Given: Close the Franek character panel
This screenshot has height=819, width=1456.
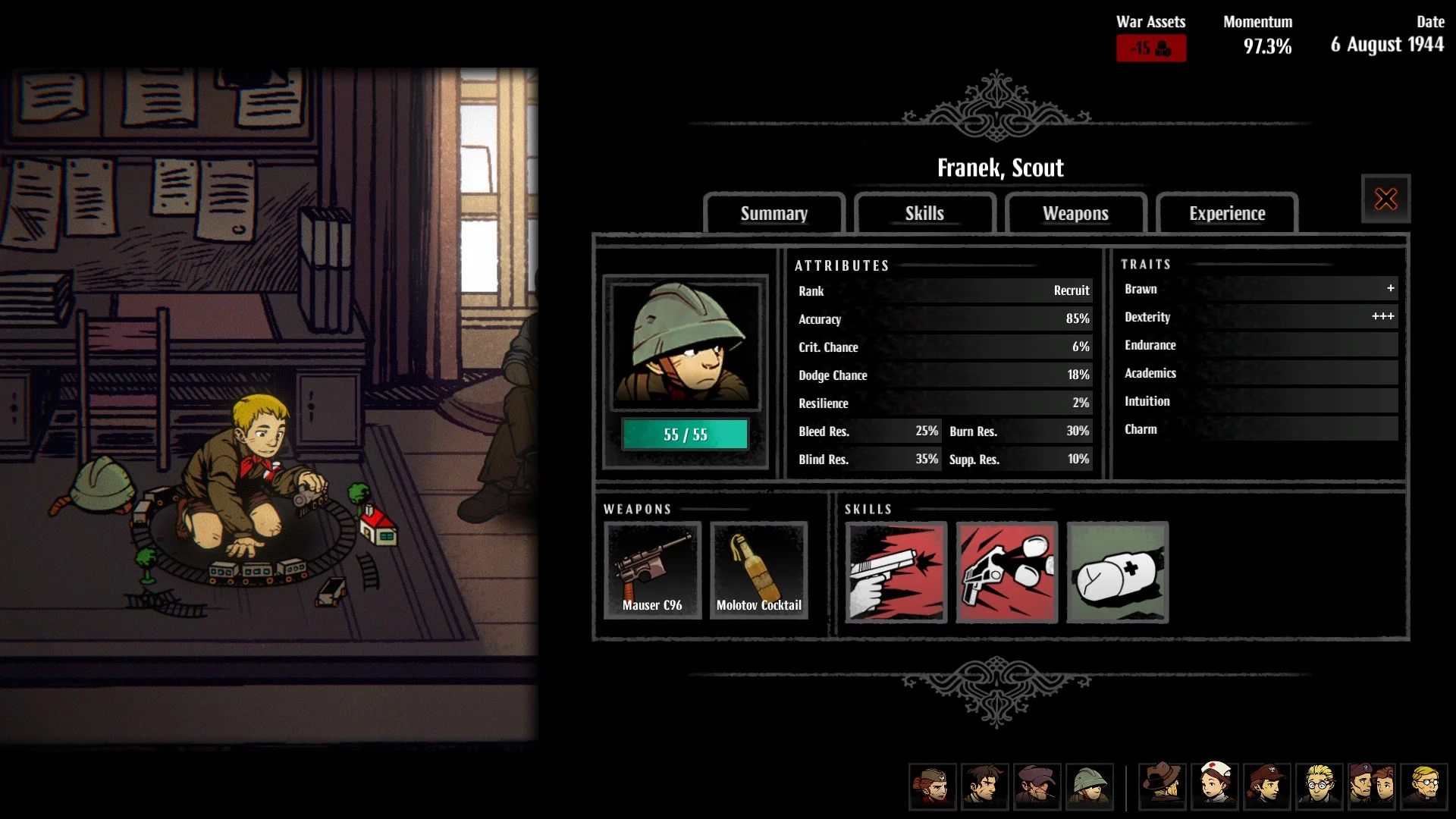Looking at the screenshot, I should (1385, 199).
